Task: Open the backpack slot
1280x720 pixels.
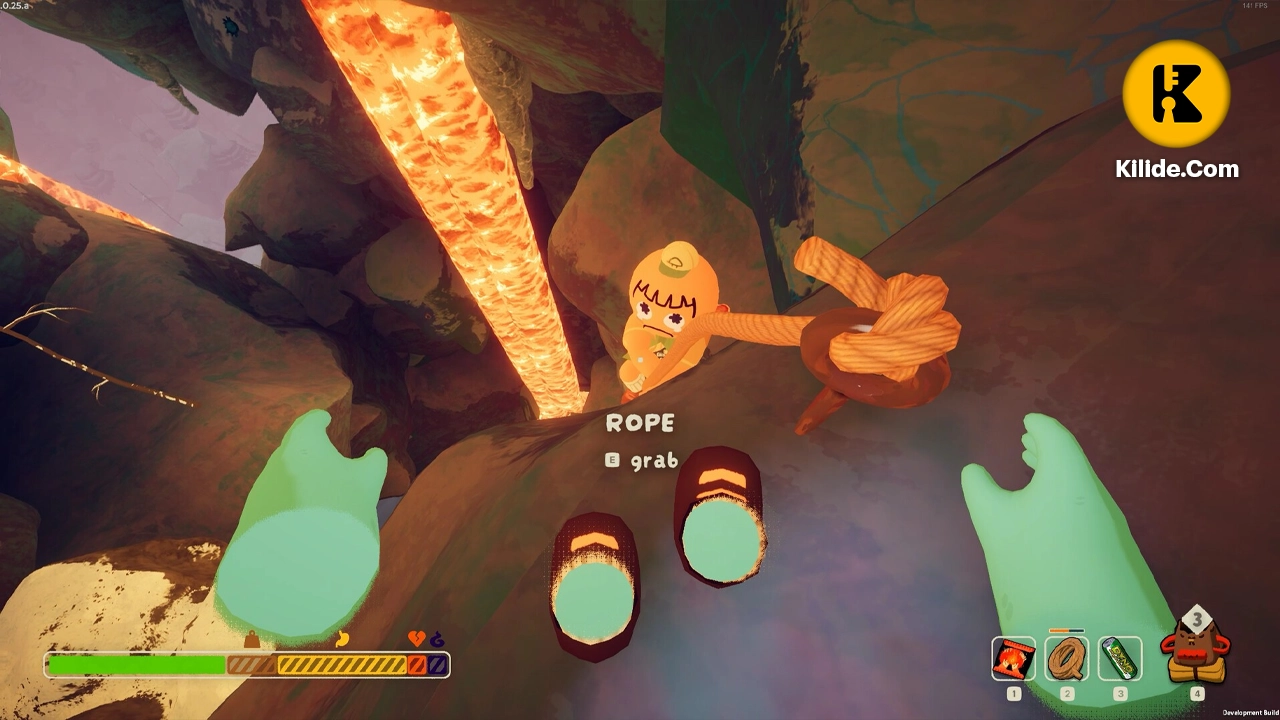Action: [1196, 650]
